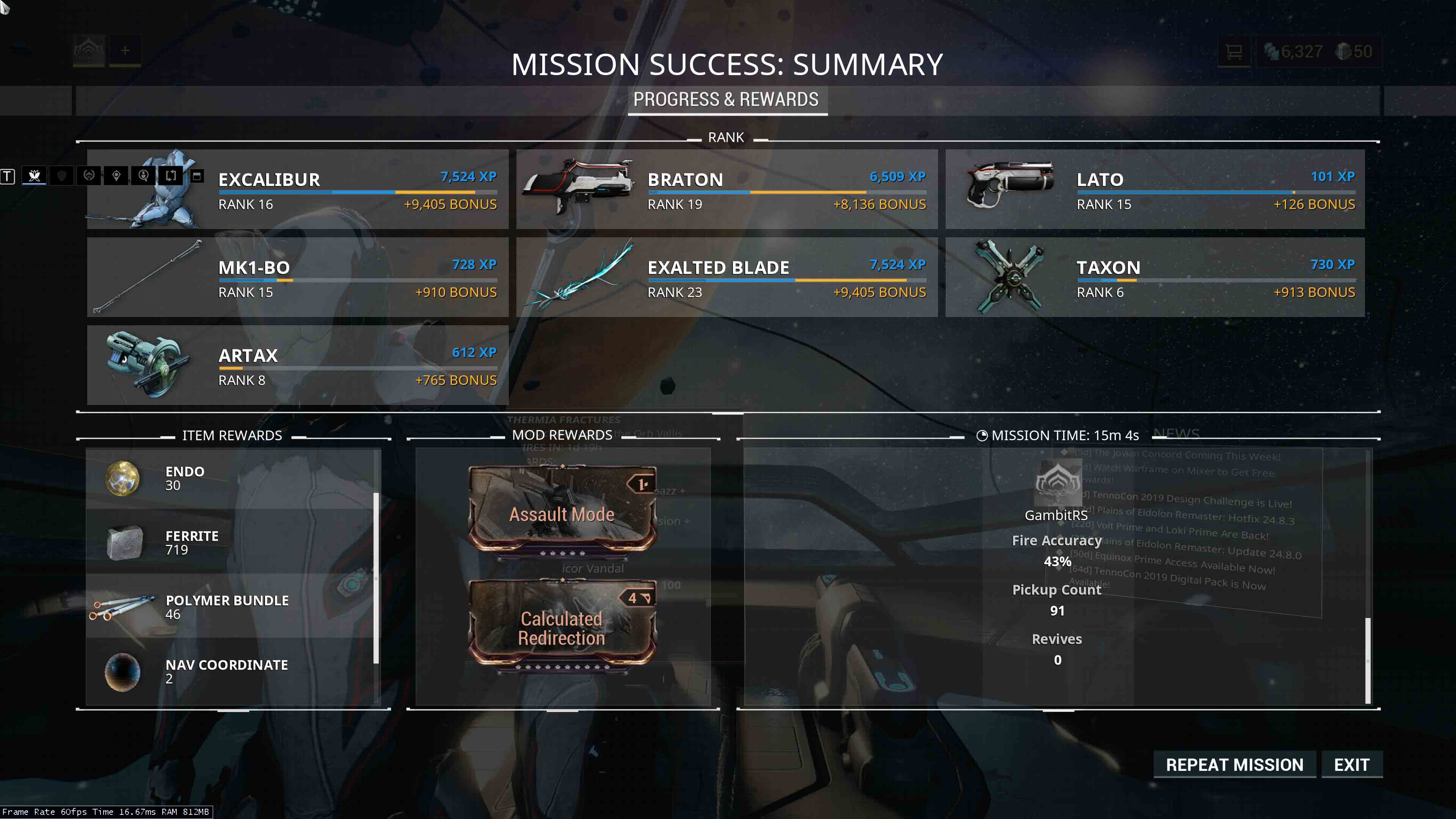The height and width of the screenshot is (819, 1456).
Task: Click the mission stats scrollbar
Action: pos(1368,660)
